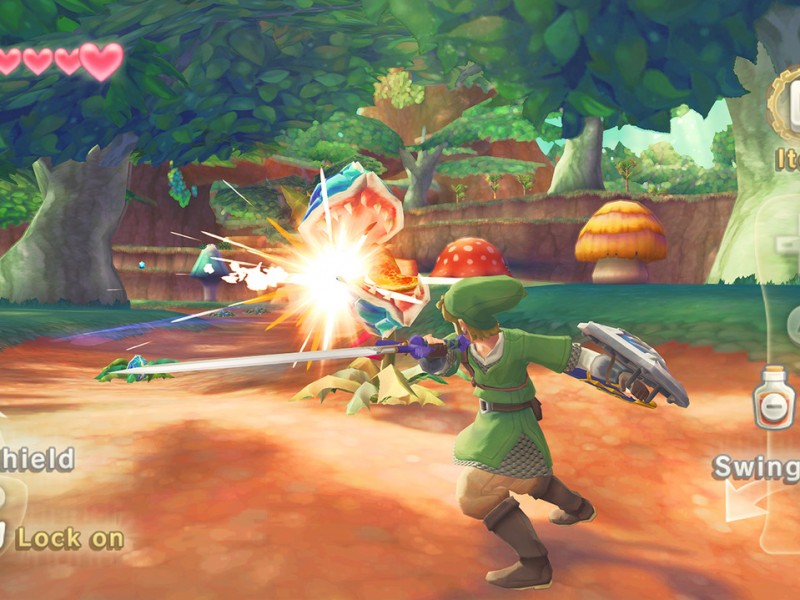Select the potion bottle item icon
This screenshot has height=600, width=800.
(x=773, y=398)
